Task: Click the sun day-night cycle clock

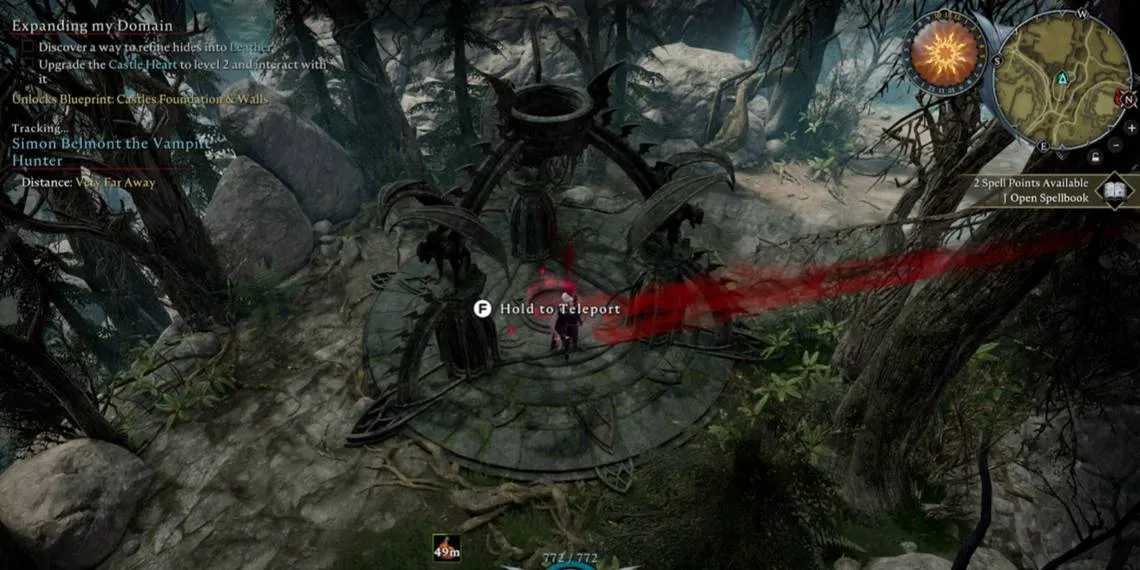Action: point(945,53)
